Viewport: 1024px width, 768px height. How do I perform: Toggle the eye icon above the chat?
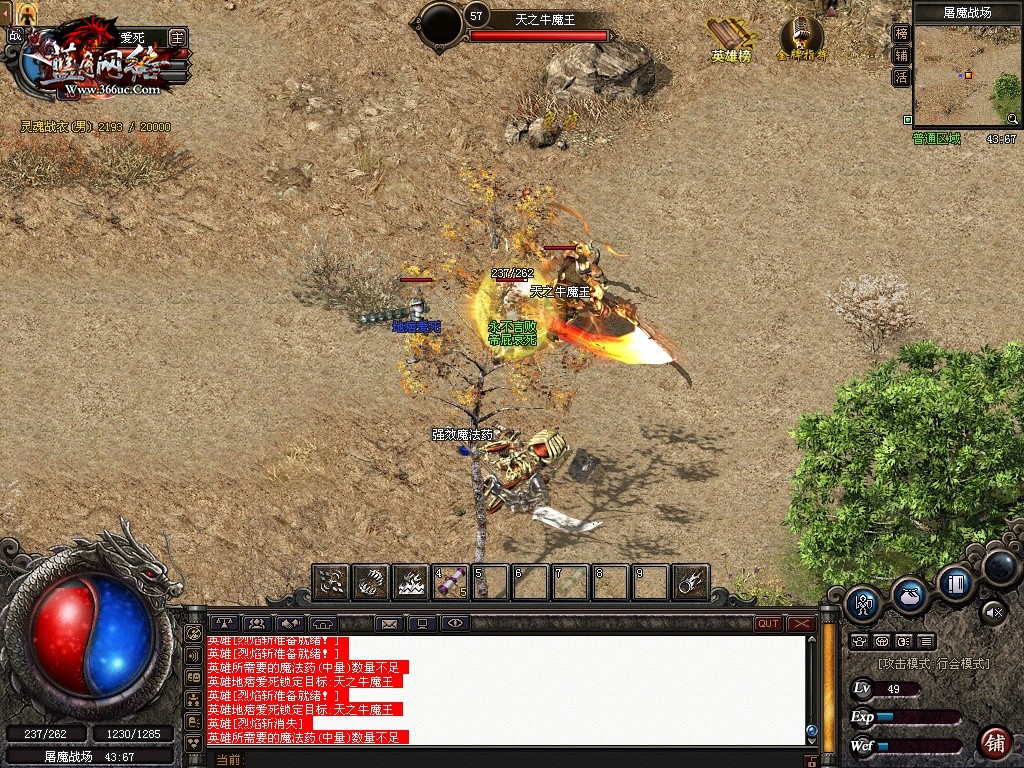(455, 624)
